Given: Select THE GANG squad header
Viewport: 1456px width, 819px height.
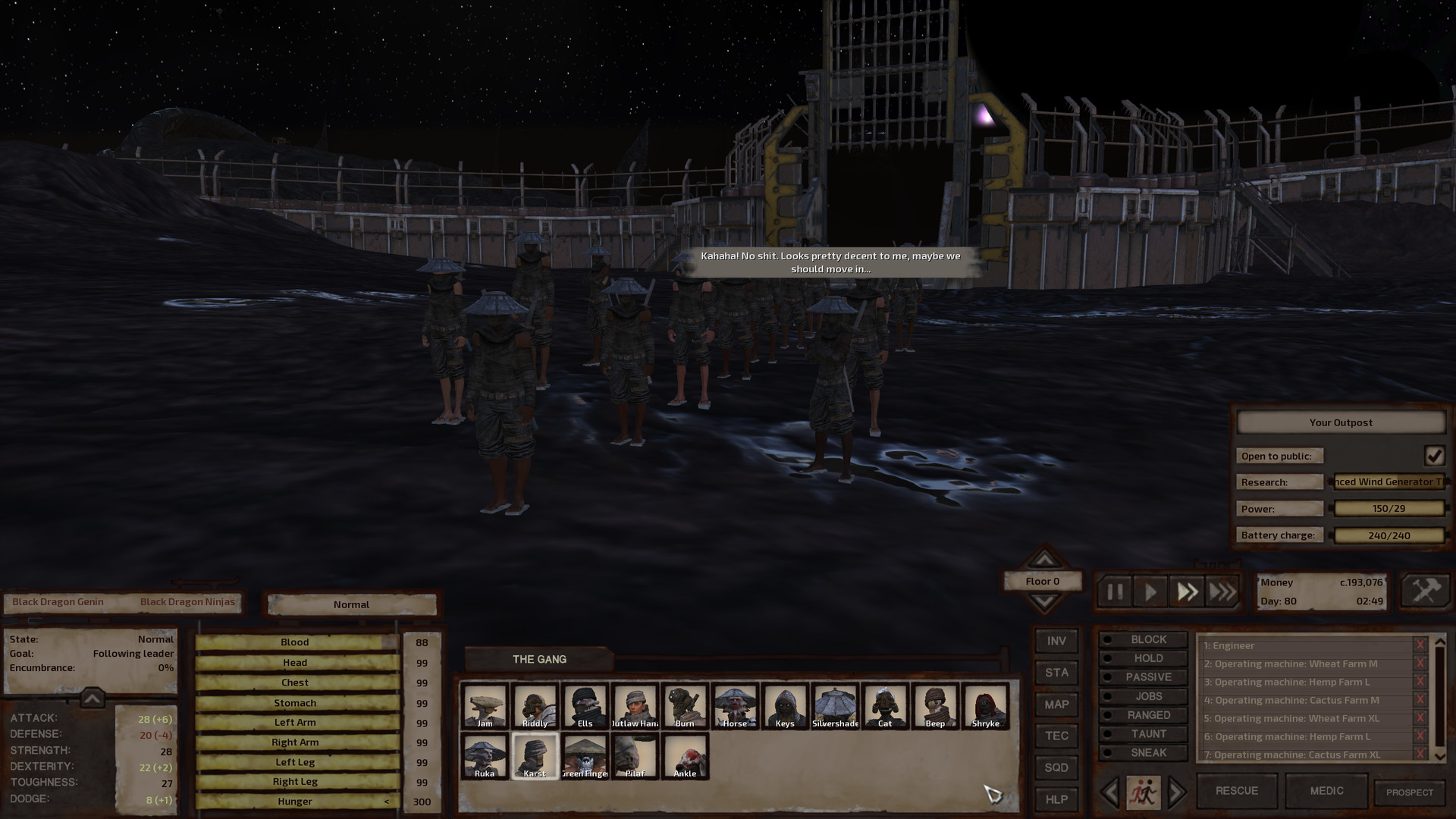Looking at the screenshot, I should pyautogui.click(x=539, y=659).
